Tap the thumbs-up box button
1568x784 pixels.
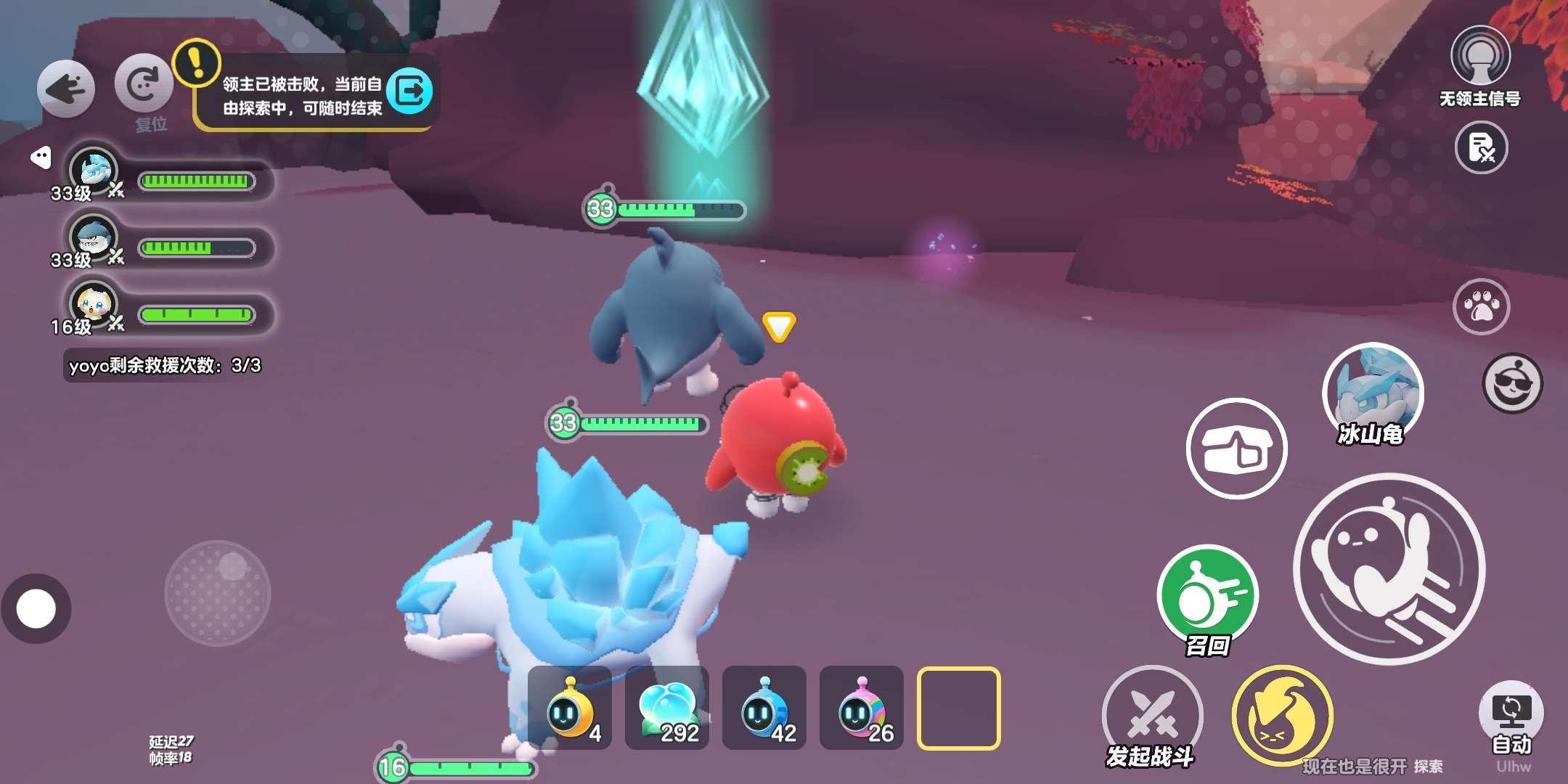coord(1236,449)
